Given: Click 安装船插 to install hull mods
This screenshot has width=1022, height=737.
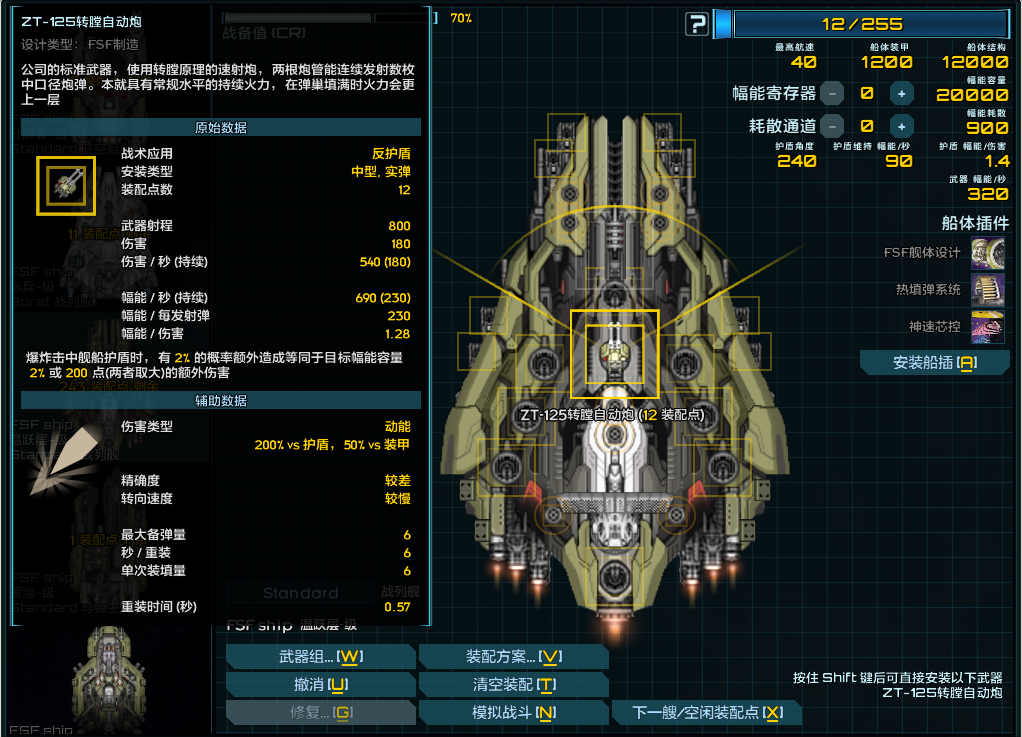Looking at the screenshot, I should click(x=934, y=363).
